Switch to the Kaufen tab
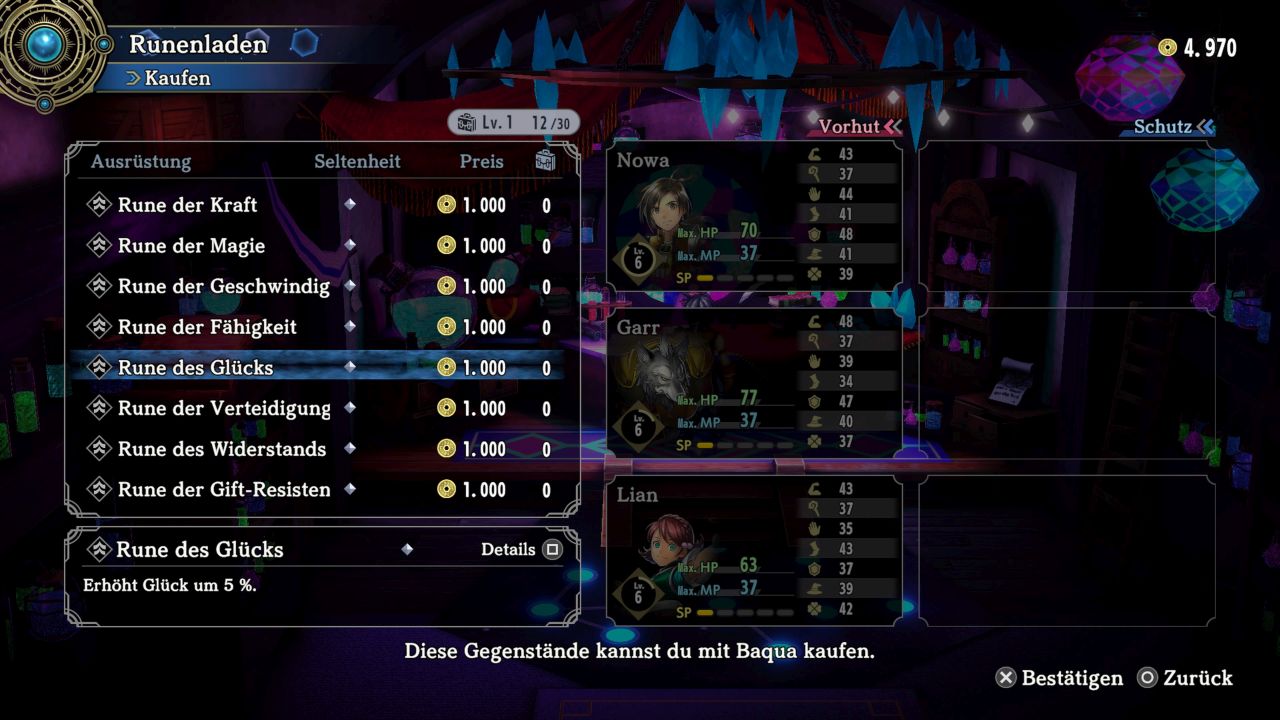The width and height of the screenshot is (1280, 720). [179, 78]
